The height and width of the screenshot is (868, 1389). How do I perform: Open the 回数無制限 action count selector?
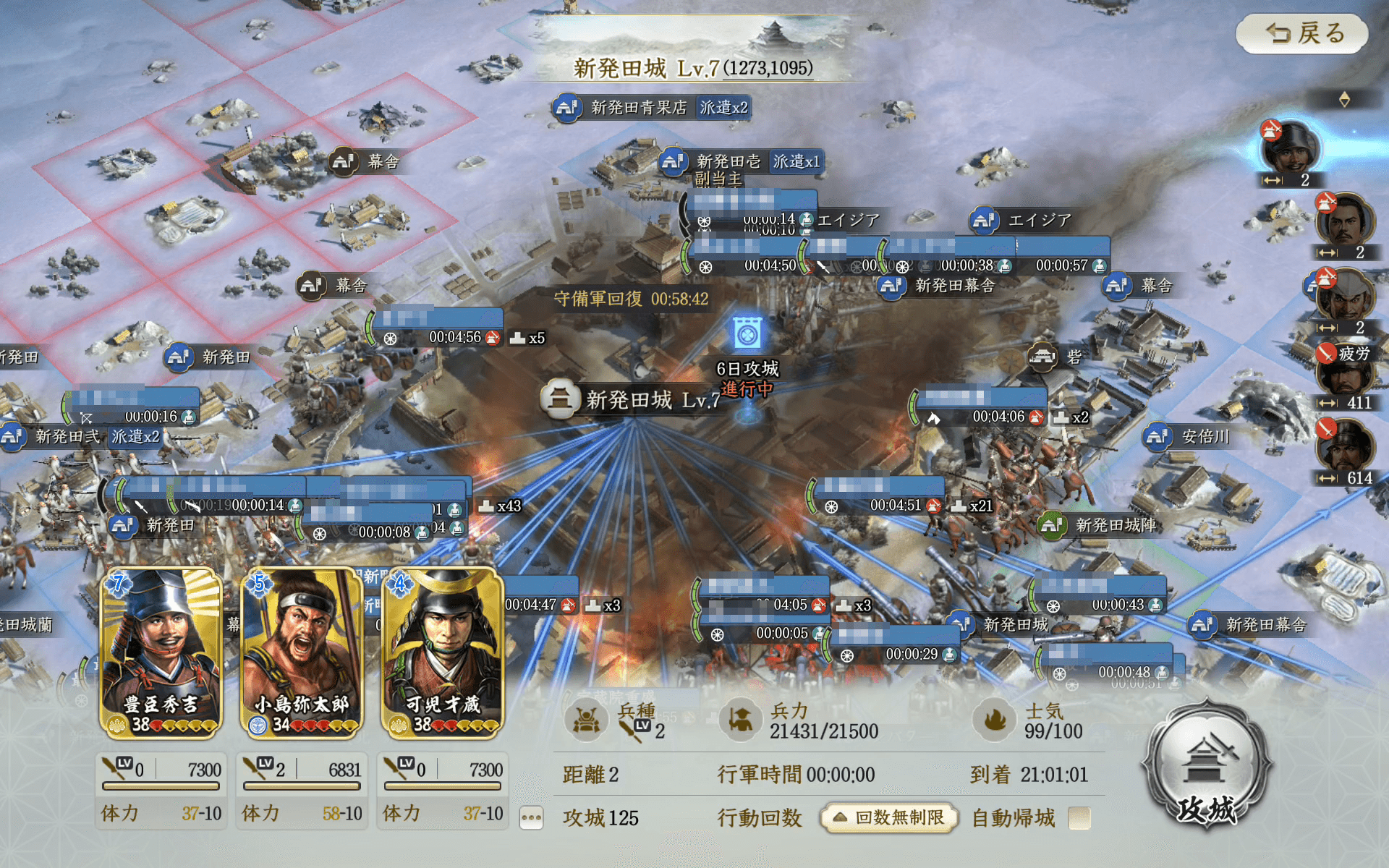click(888, 817)
